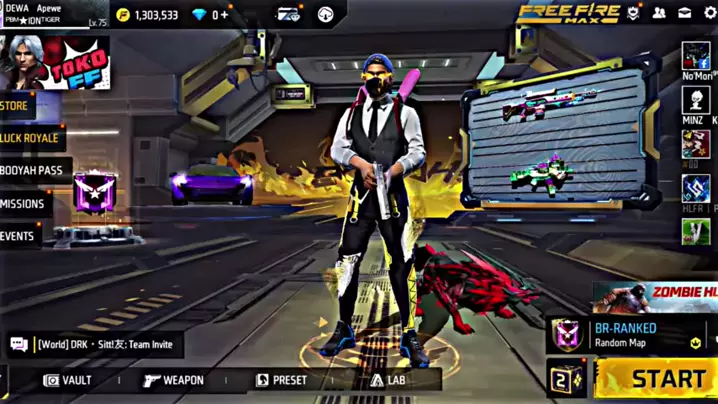Open the Preset tab

point(281,380)
